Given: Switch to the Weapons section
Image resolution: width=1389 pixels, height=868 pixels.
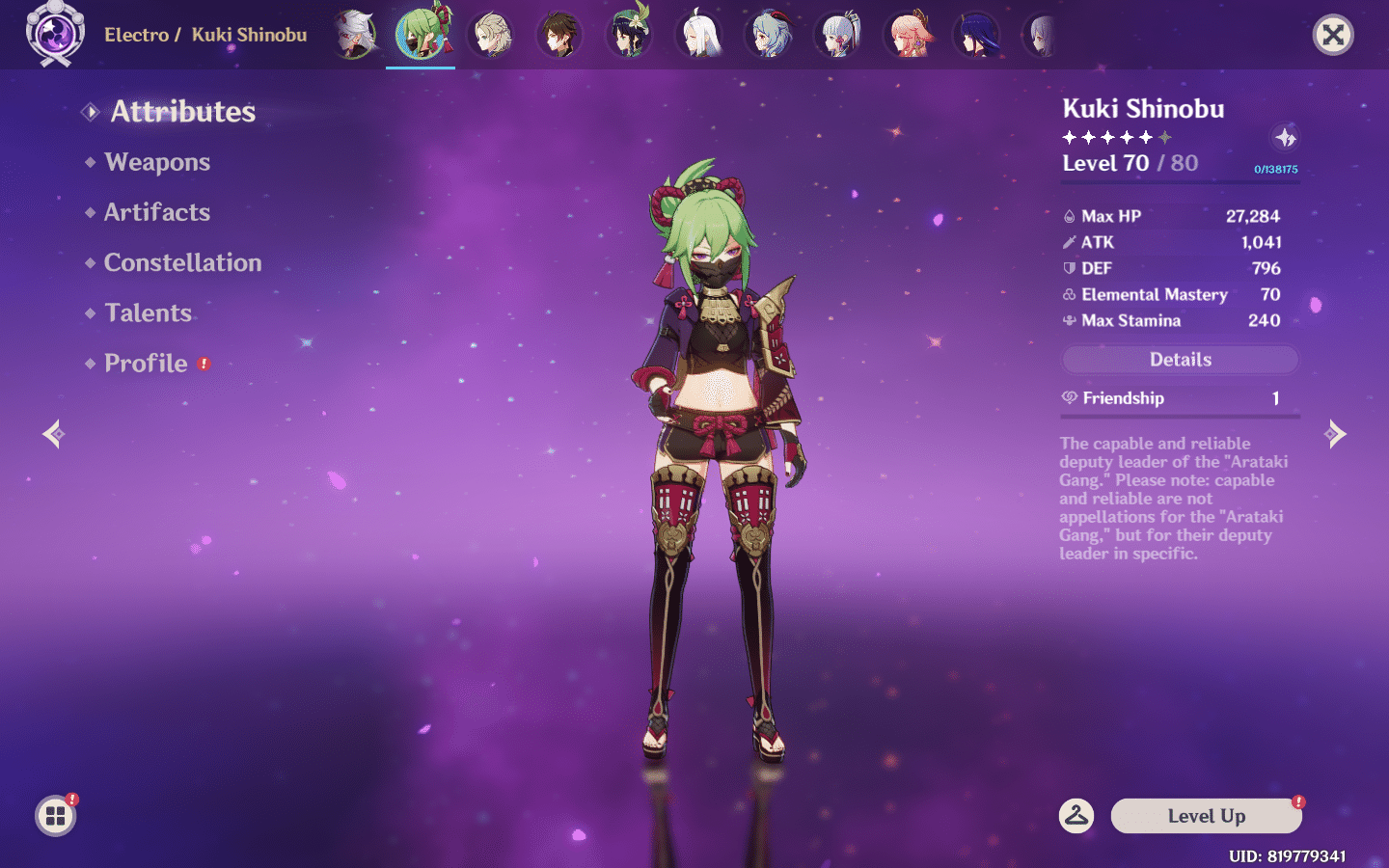Looking at the screenshot, I should 157,162.
